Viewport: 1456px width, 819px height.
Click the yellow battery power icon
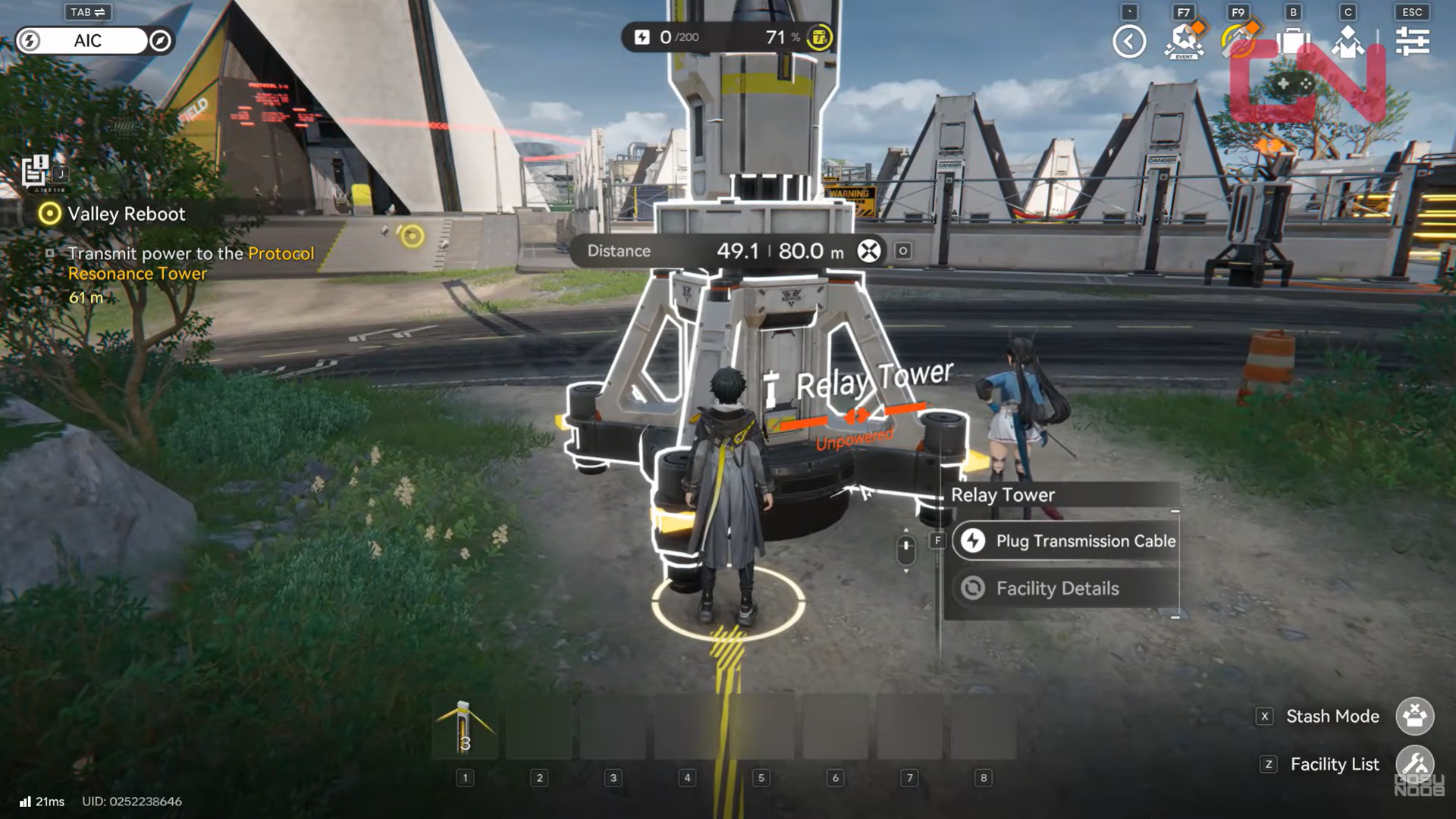[x=819, y=37]
